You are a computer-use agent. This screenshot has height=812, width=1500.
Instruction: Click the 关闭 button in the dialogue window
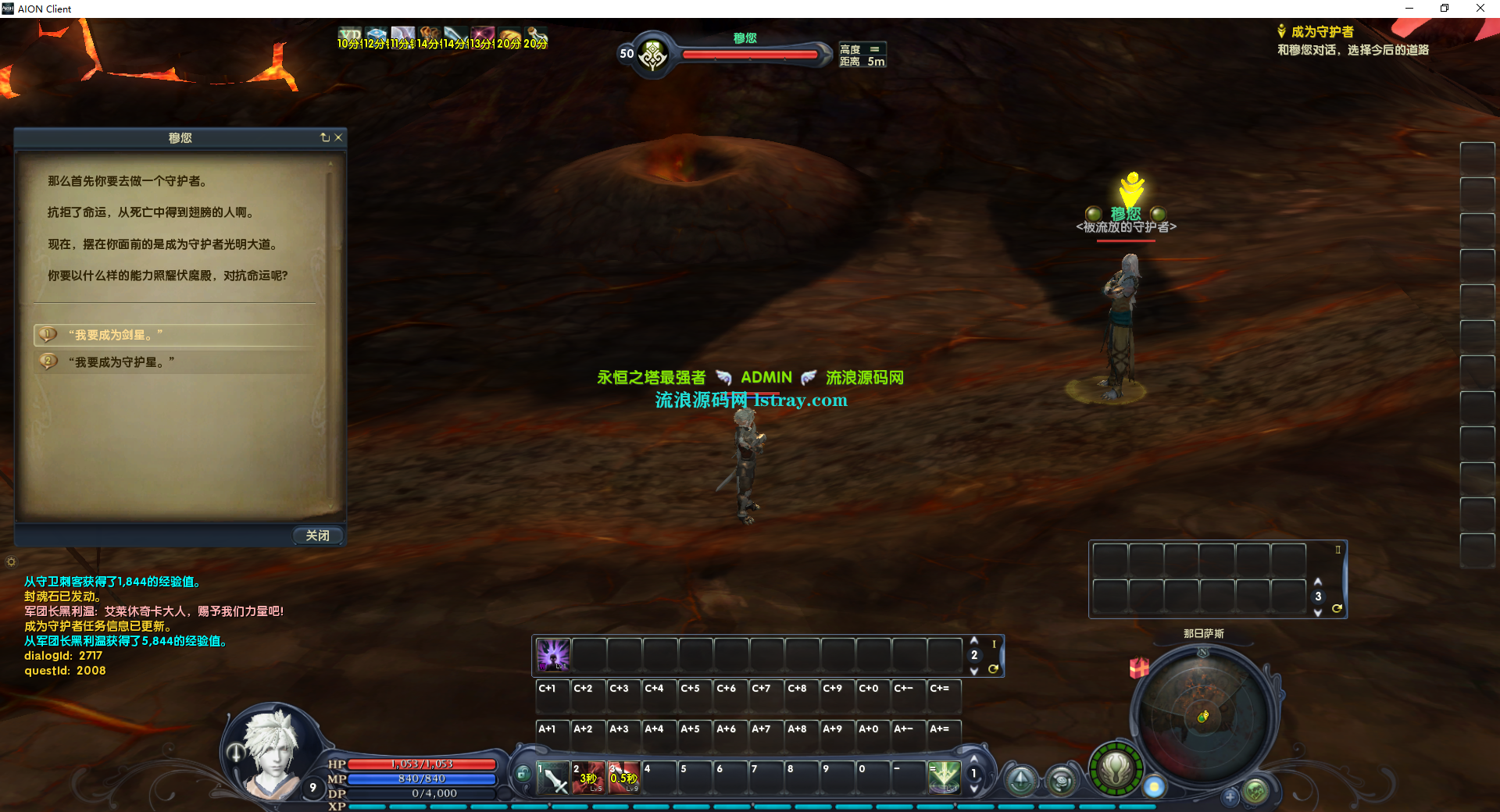click(317, 536)
